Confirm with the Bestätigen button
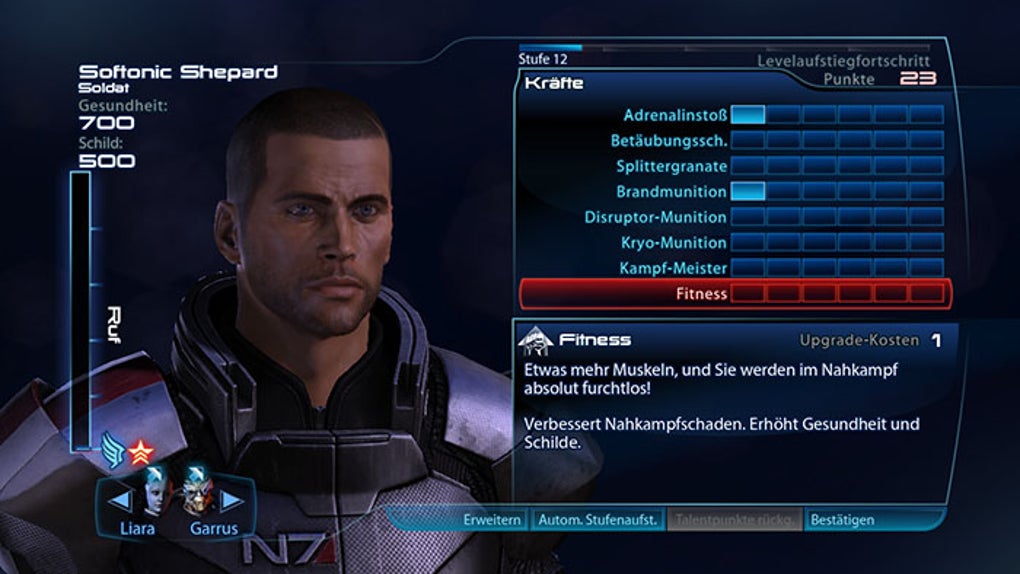Image resolution: width=1020 pixels, height=574 pixels. pos(842,520)
